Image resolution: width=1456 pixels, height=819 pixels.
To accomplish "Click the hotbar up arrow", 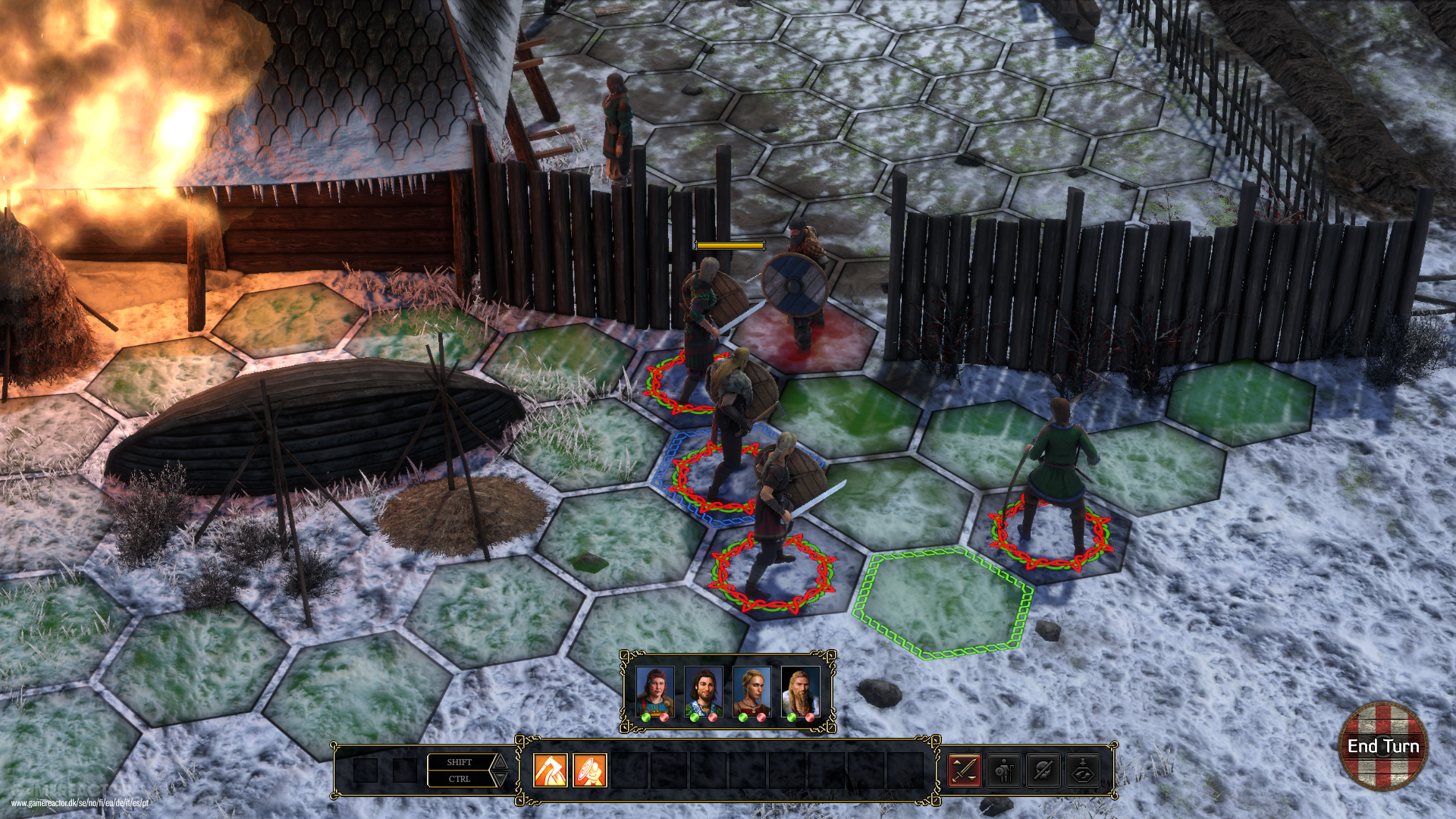I will tap(500, 761).
